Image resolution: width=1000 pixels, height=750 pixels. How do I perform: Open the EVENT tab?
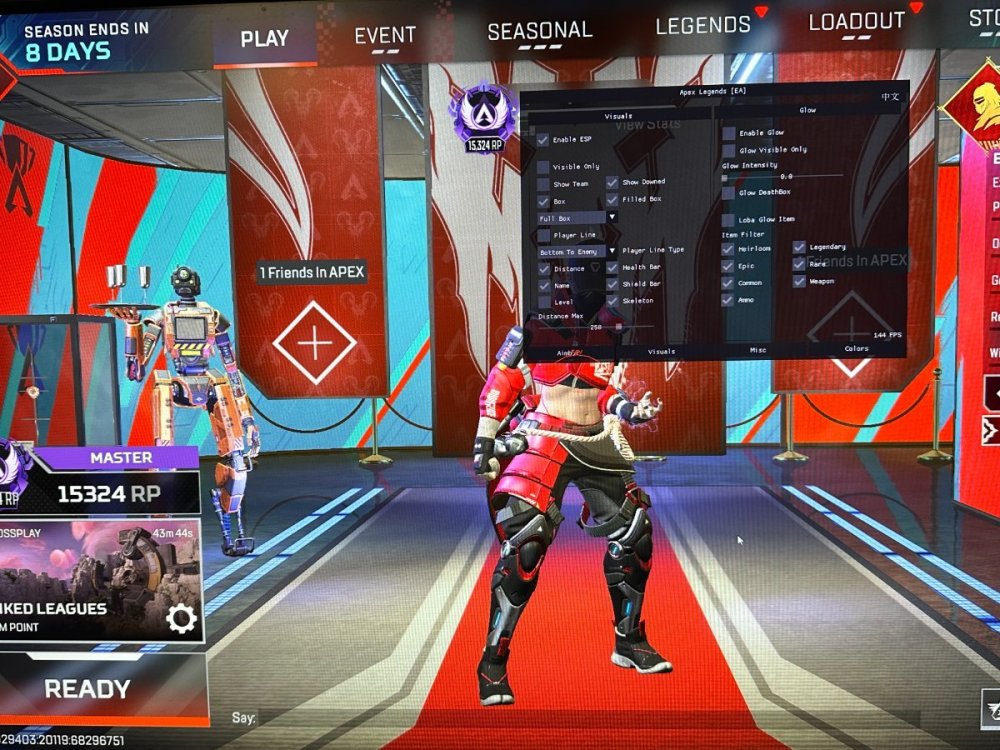pyautogui.click(x=385, y=37)
